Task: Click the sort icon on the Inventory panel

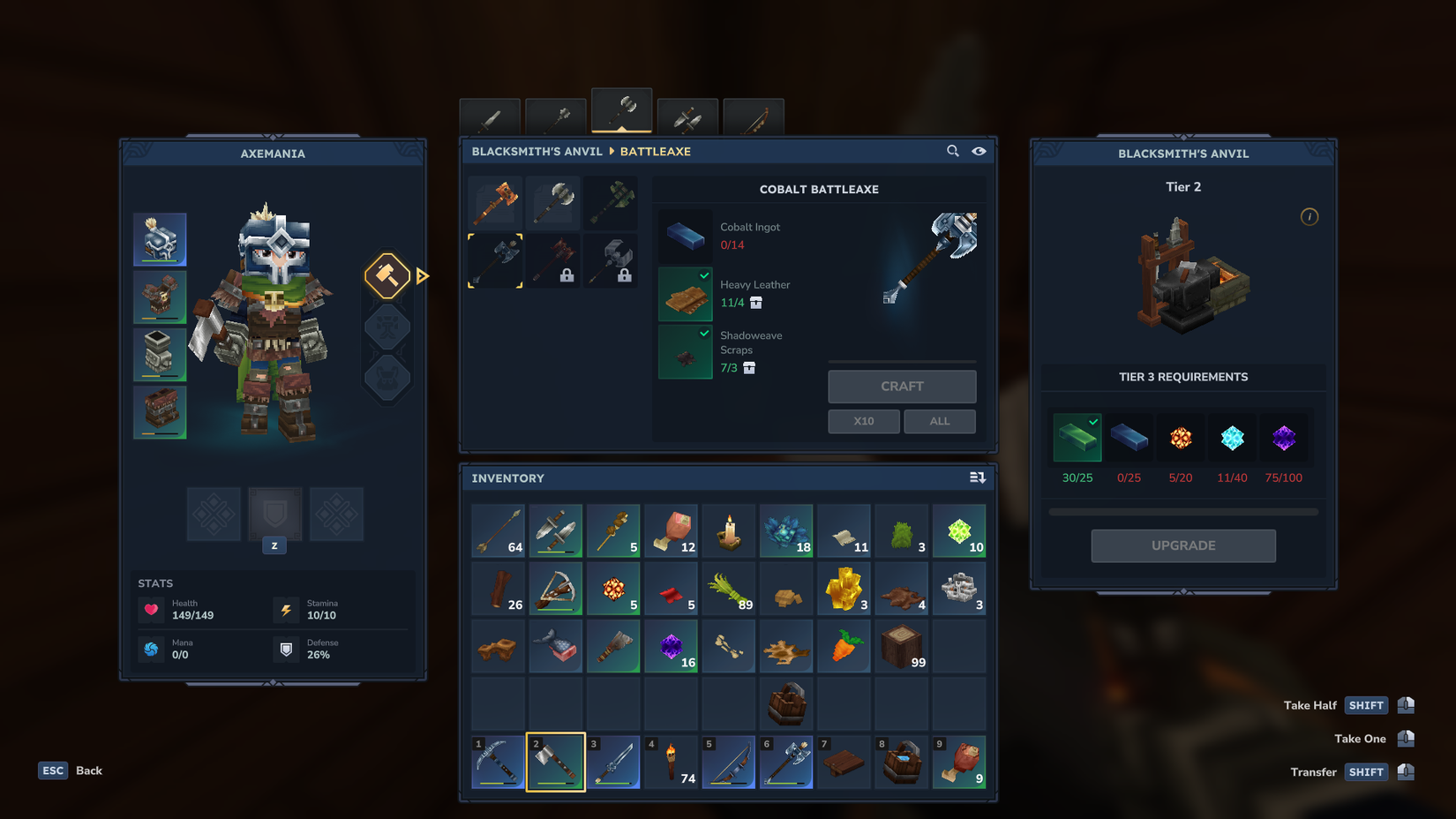Action: pos(977,477)
